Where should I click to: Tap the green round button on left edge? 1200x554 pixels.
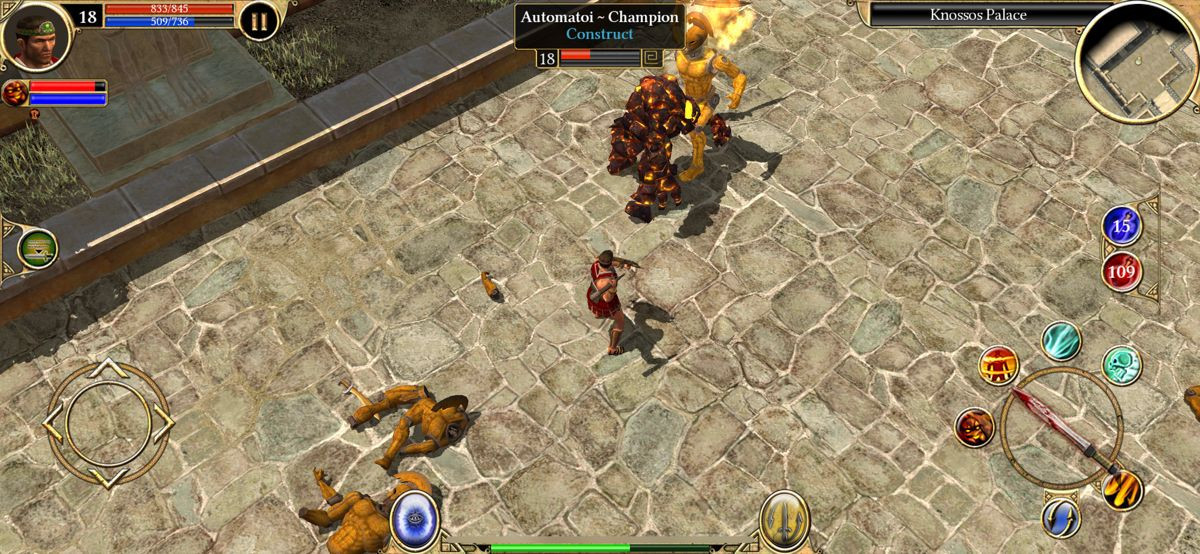tap(37, 248)
